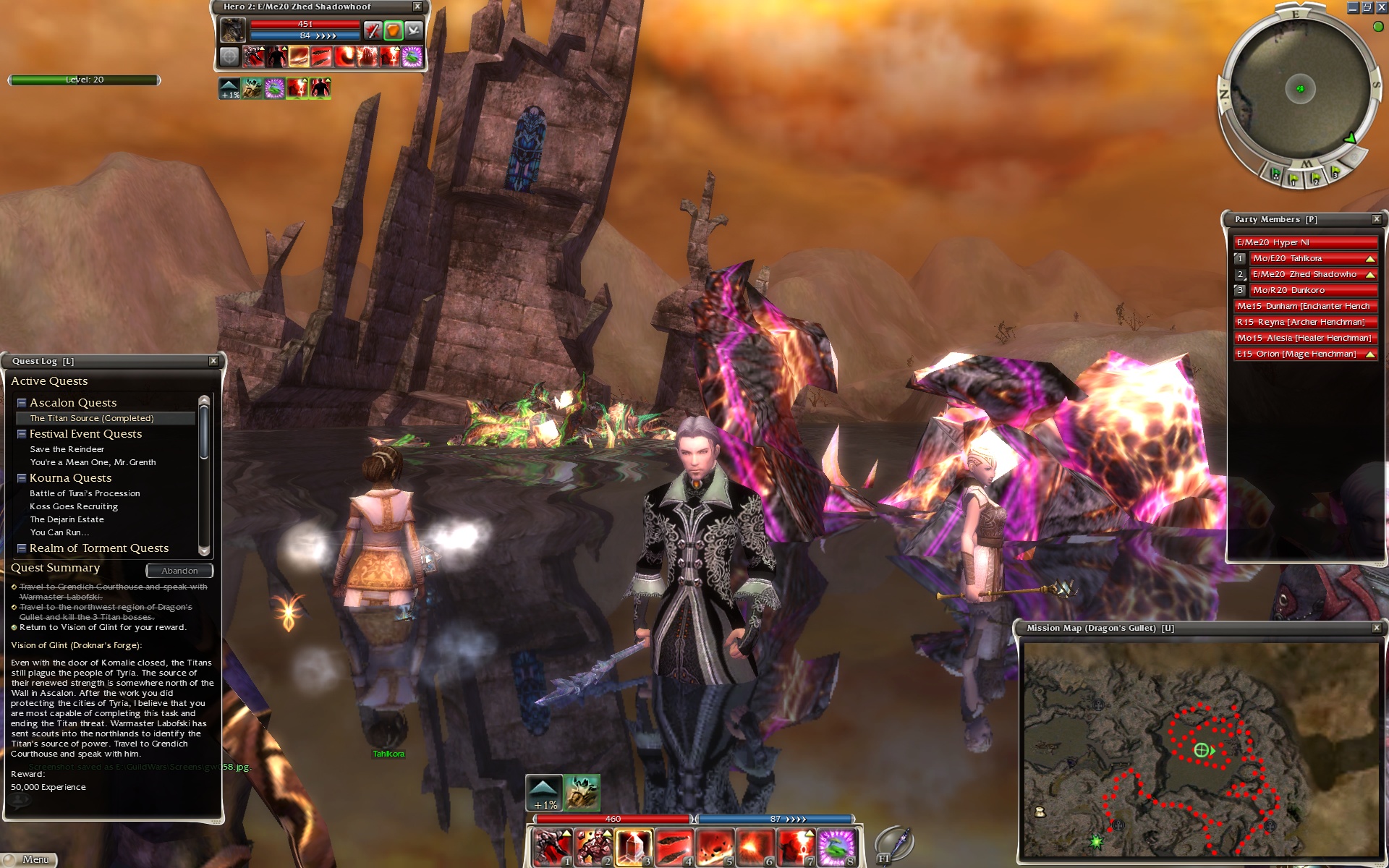Collapse the Ascalon Quests category
The width and height of the screenshot is (1389, 868).
22,403
